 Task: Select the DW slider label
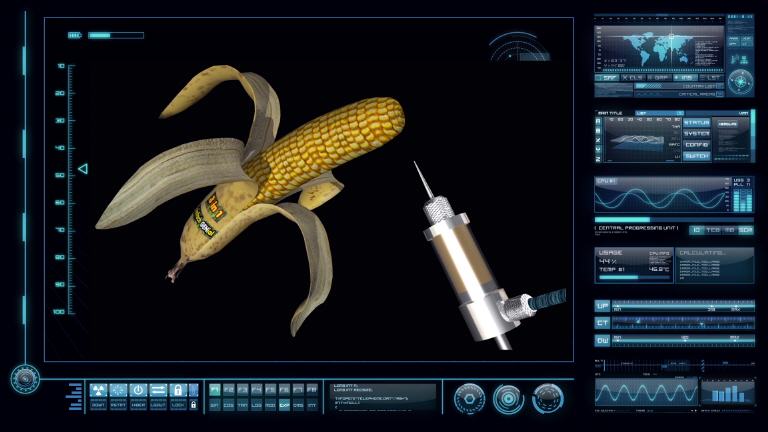tap(602, 340)
